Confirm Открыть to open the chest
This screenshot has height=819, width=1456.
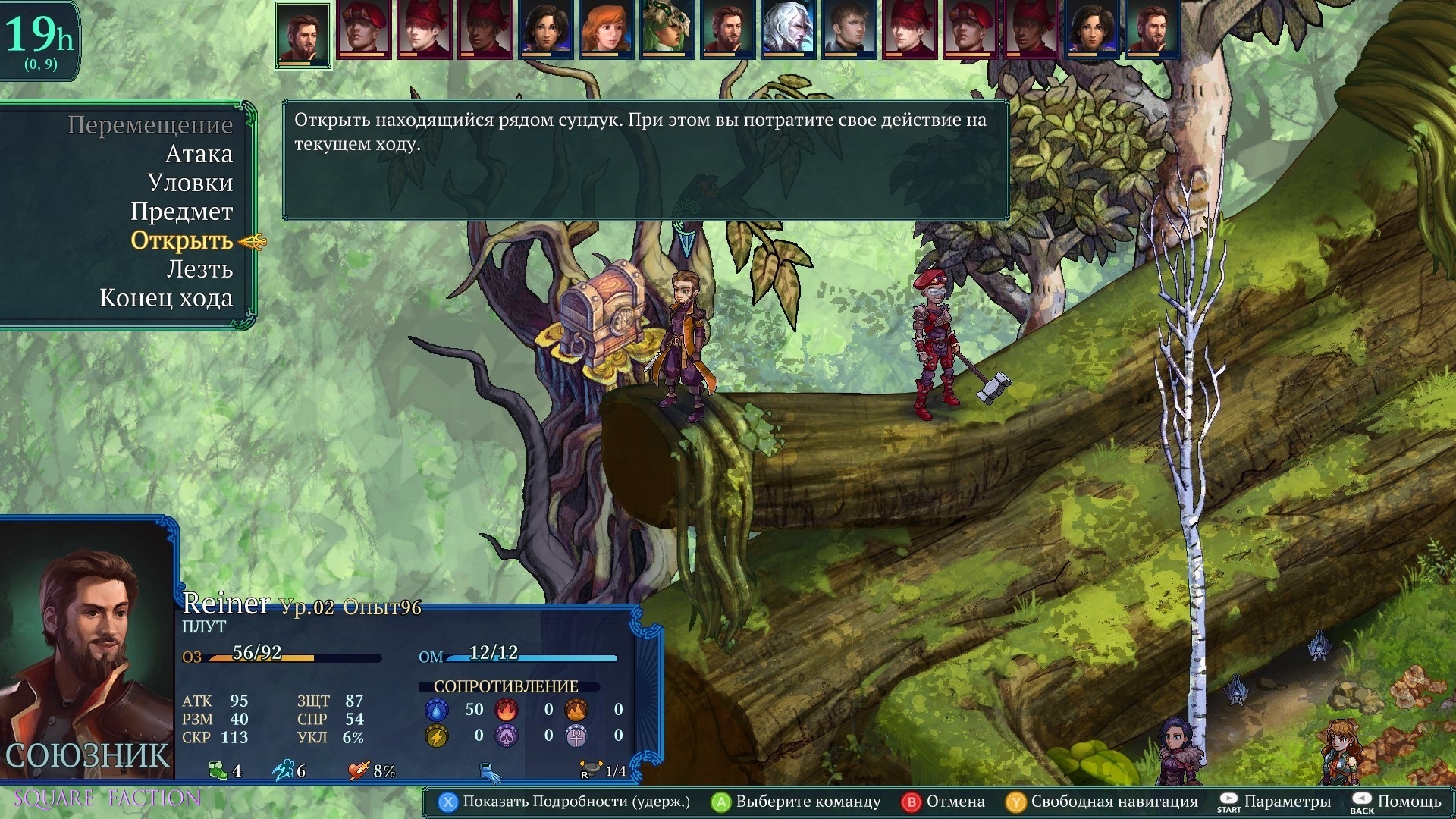pos(181,240)
